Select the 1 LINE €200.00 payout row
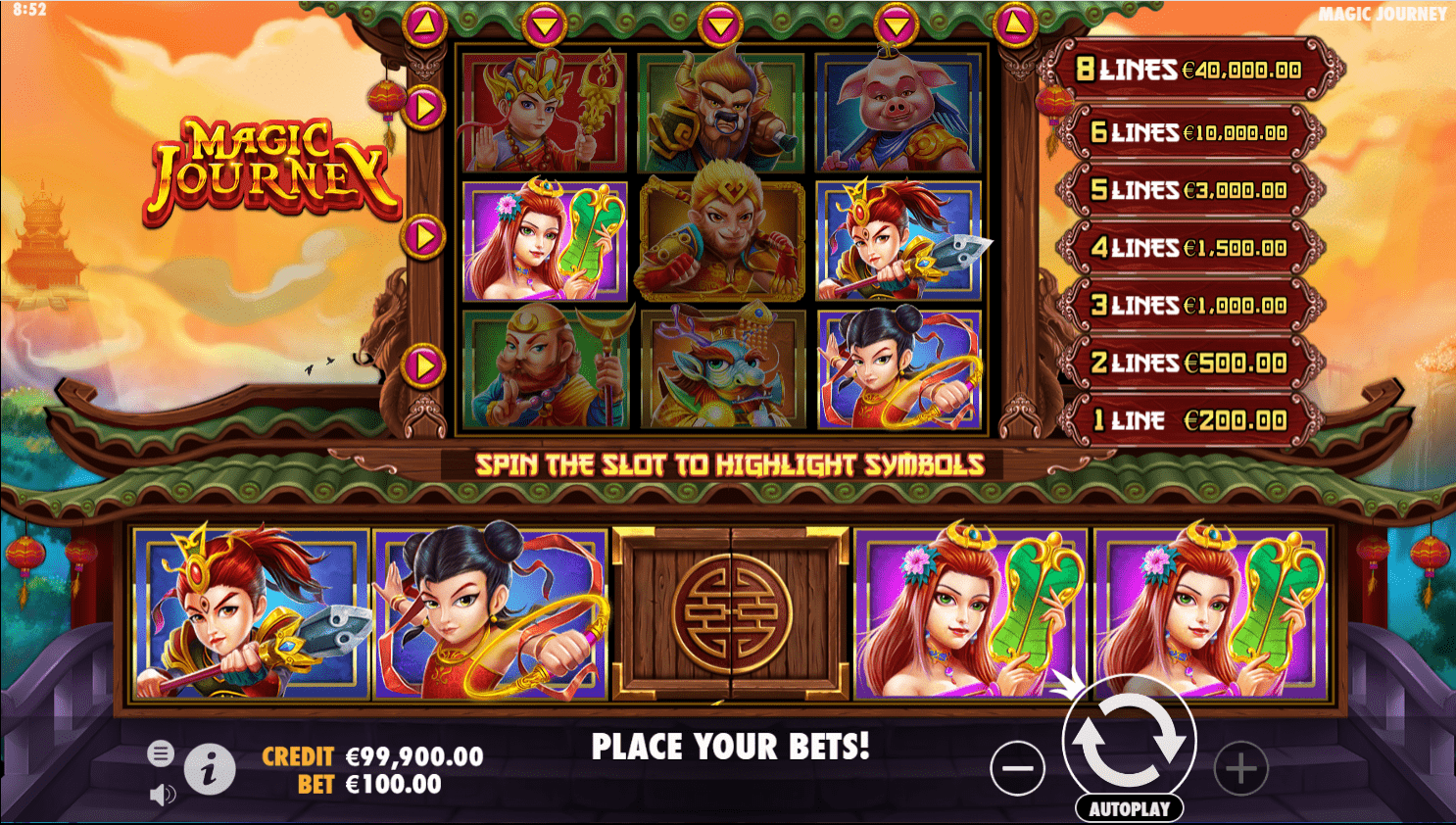 point(1187,419)
